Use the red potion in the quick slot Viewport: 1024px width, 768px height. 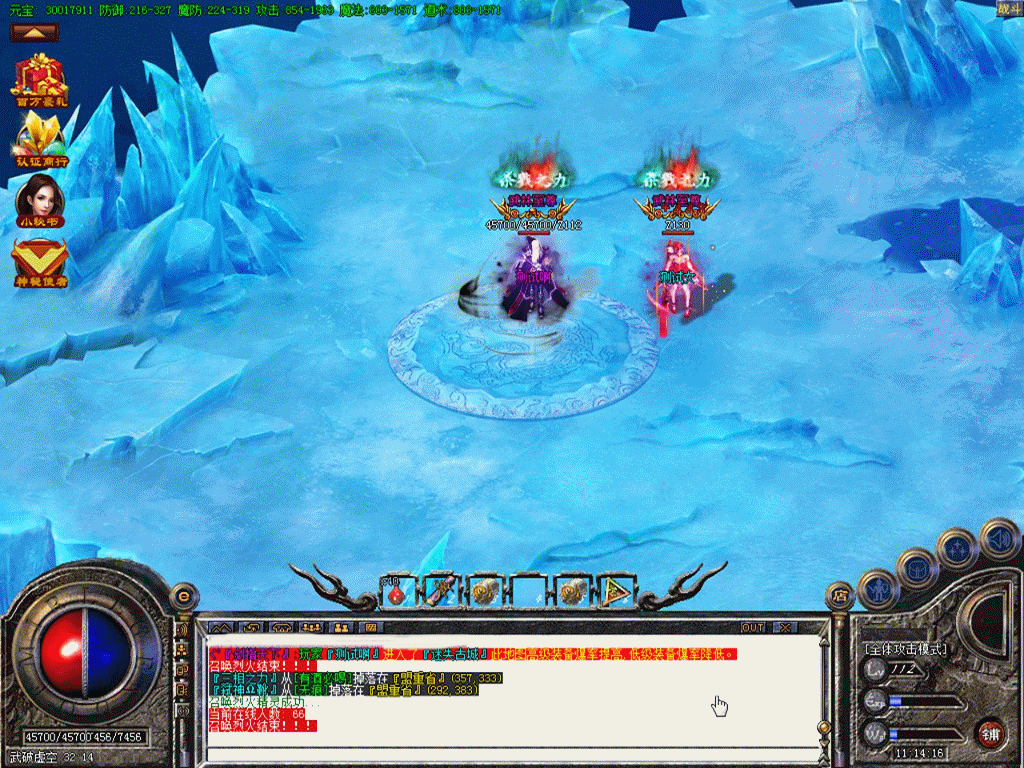pos(396,592)
